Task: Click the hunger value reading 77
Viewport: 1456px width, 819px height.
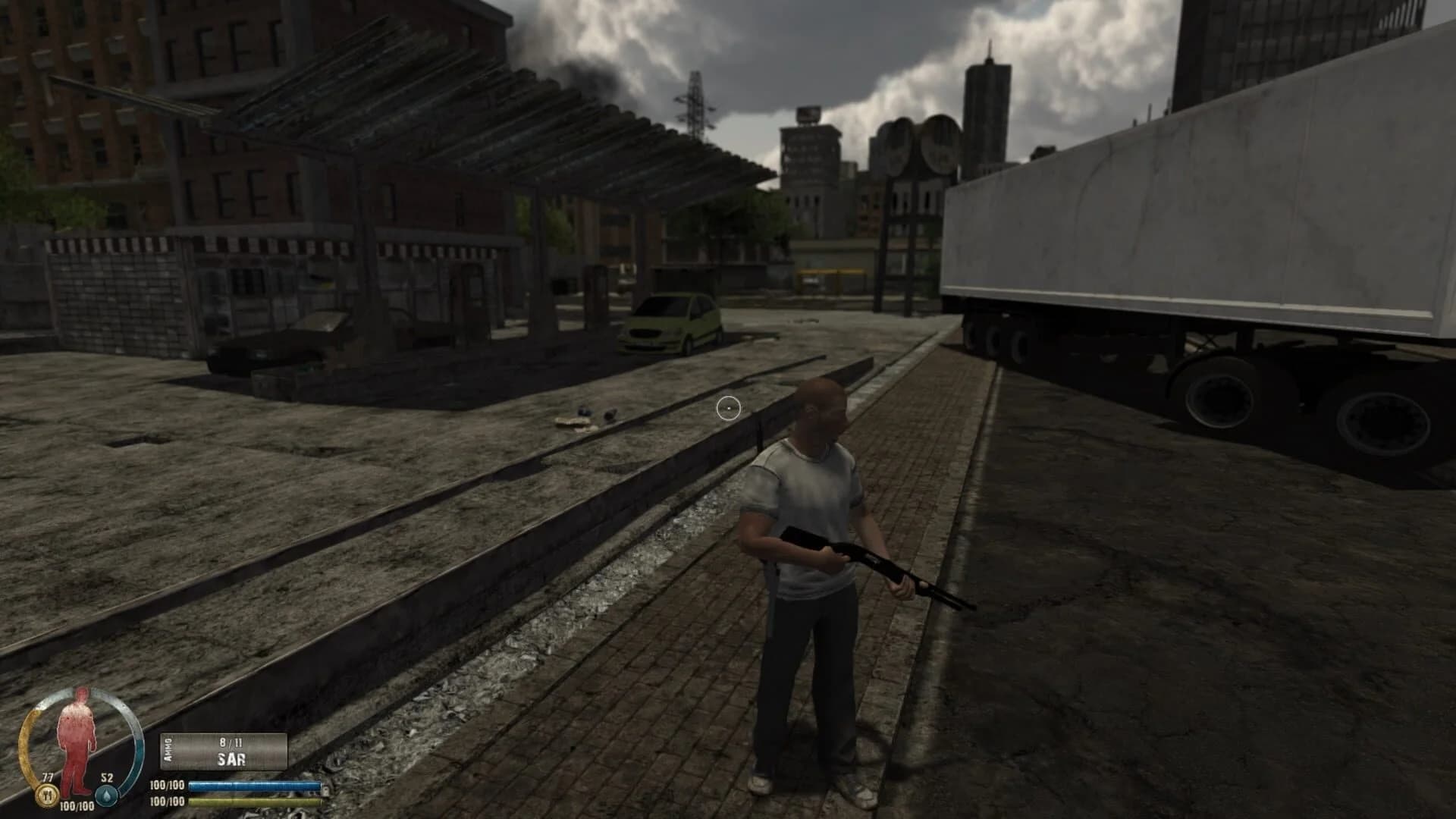Action: tap(47, 778)
